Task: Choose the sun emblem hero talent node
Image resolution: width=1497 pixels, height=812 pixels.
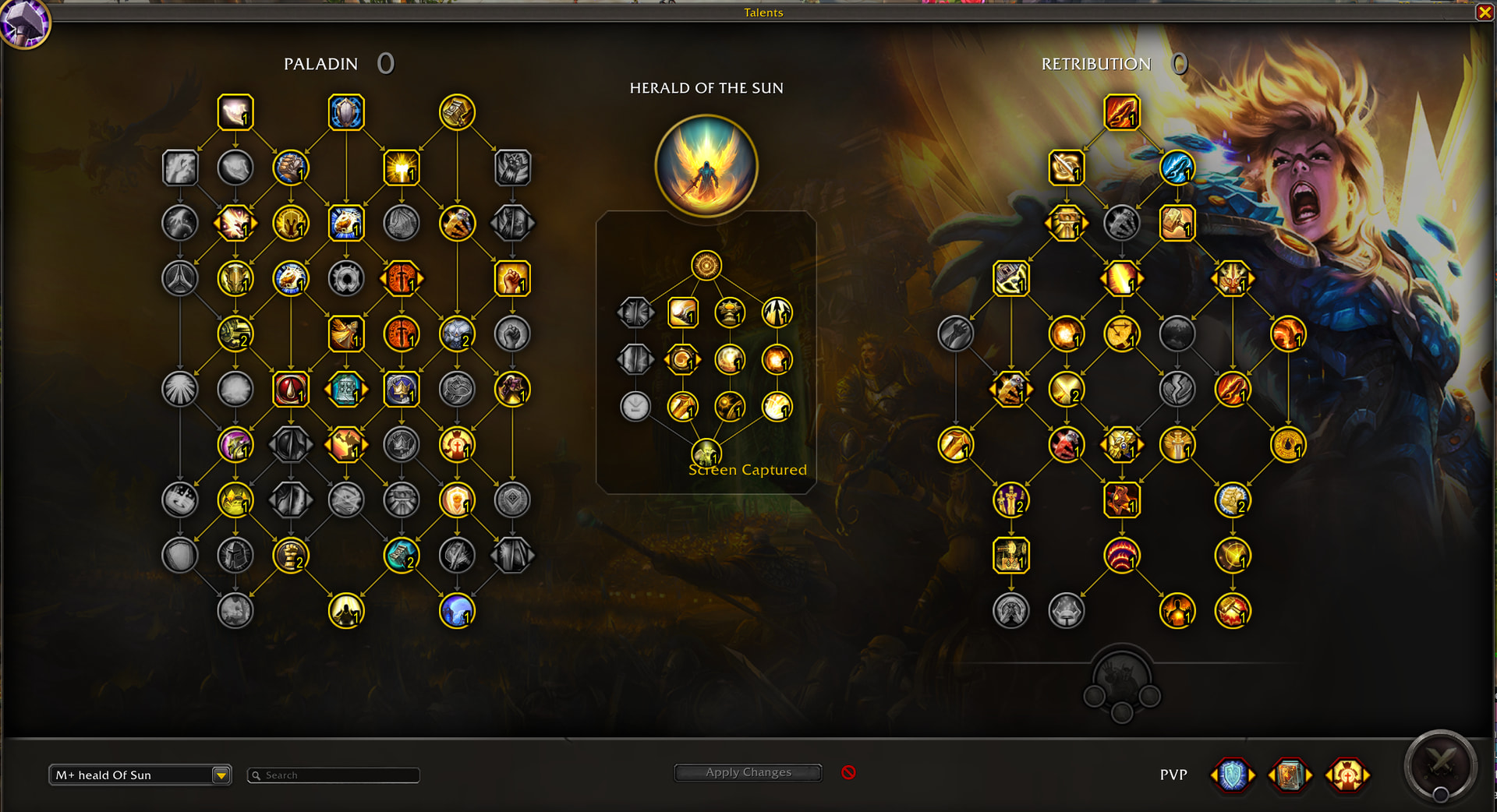Action: pyautogui.click(x=706, y=266)
